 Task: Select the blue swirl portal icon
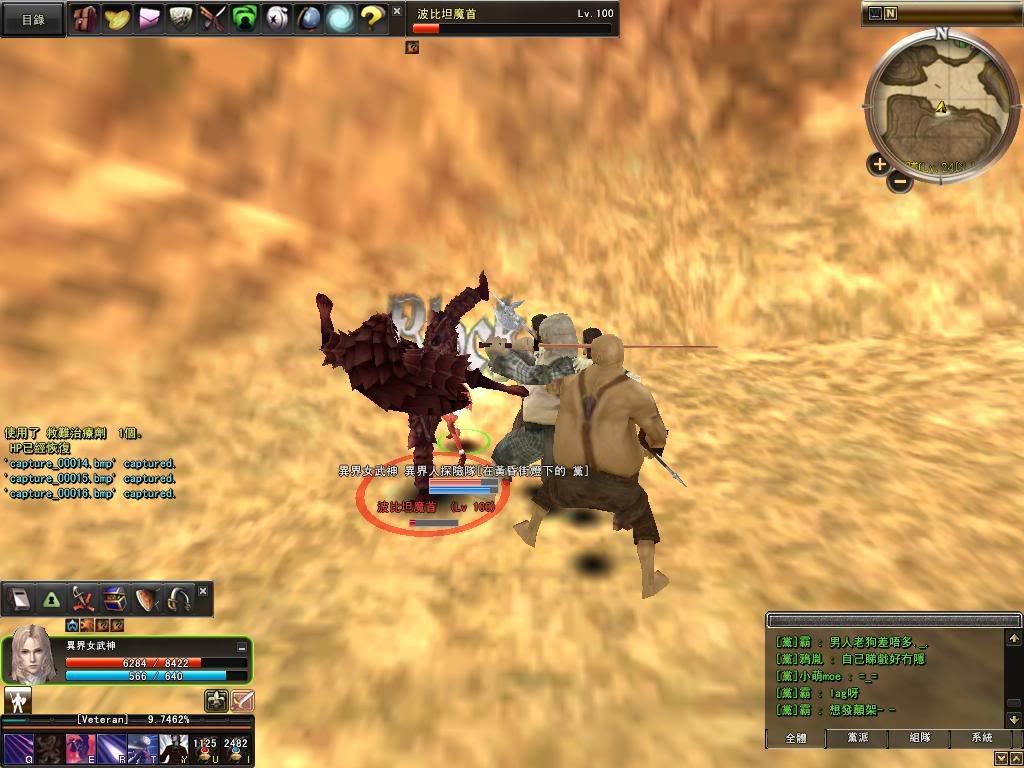[x=341, y=18]
